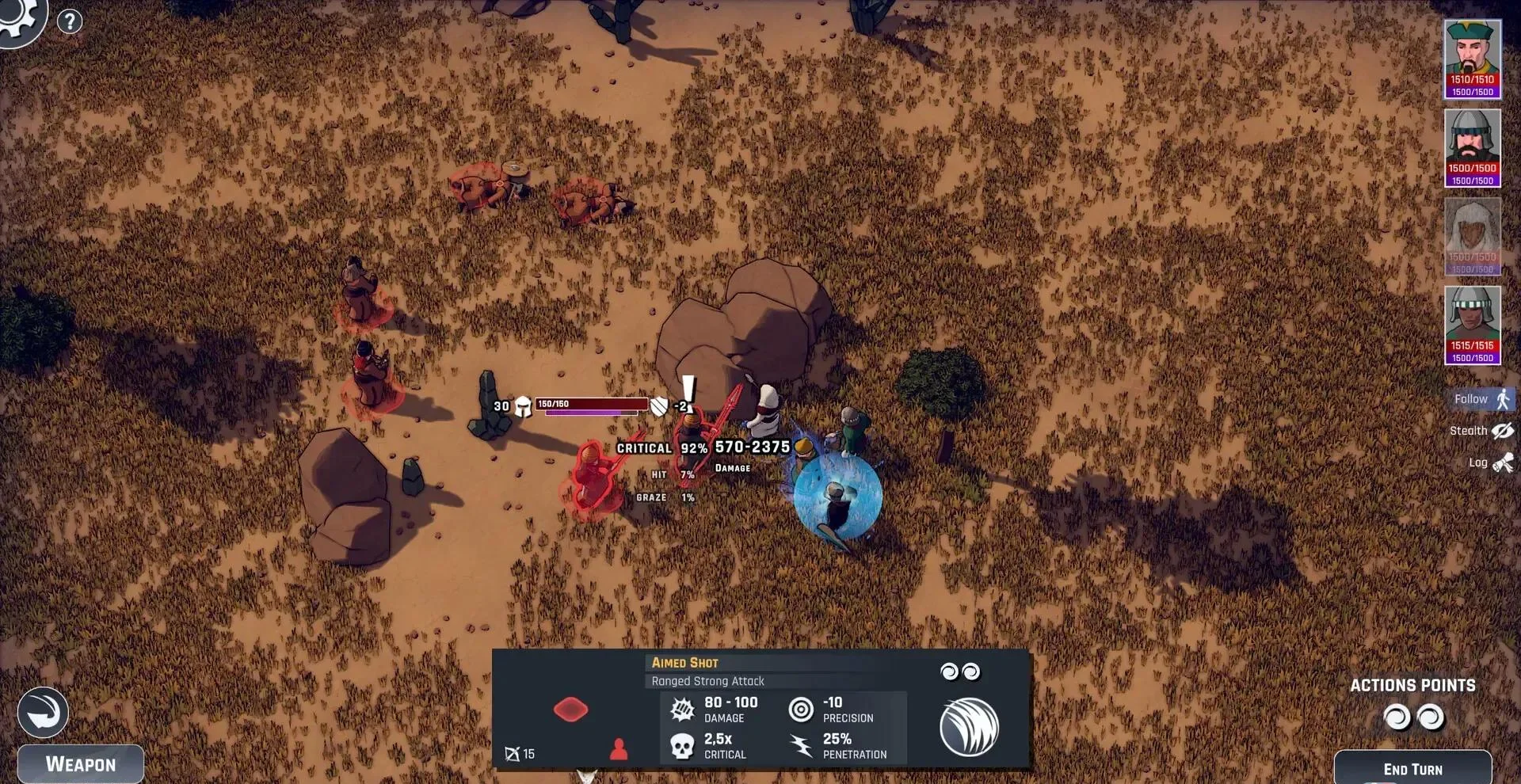Select the white-hooded character portrait

[1472, 236]
